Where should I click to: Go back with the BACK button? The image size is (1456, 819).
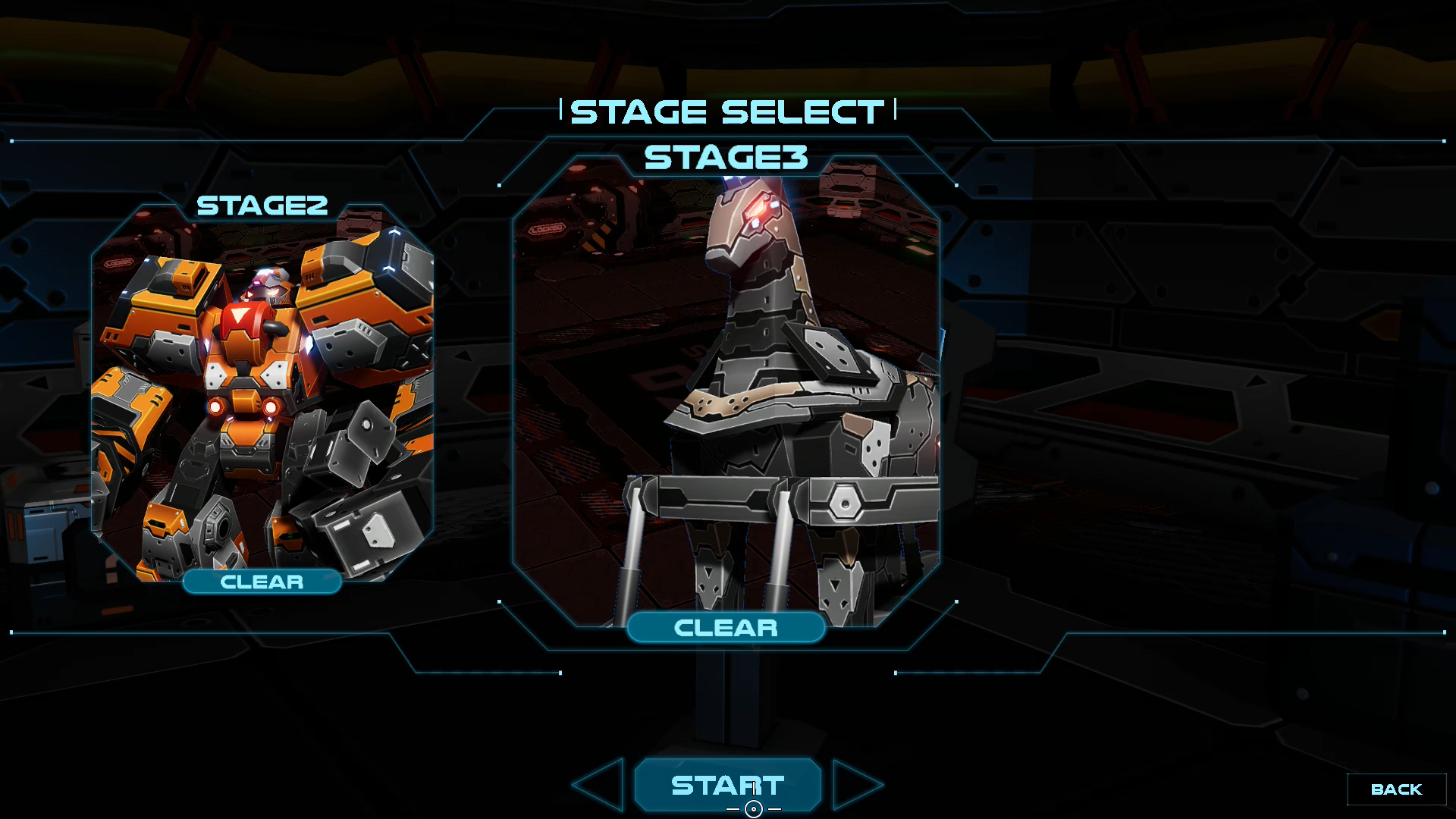(1396, 789)
